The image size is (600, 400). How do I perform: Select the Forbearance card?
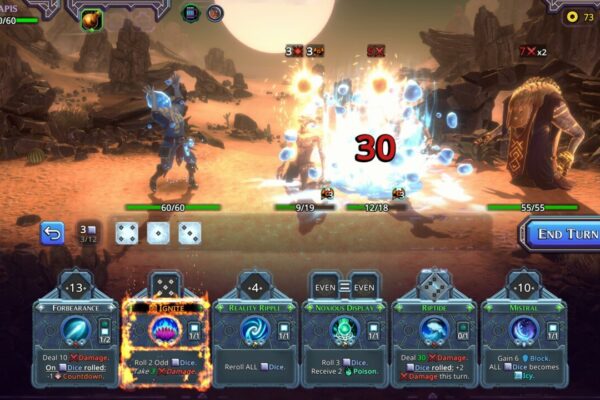click(74, 330)
